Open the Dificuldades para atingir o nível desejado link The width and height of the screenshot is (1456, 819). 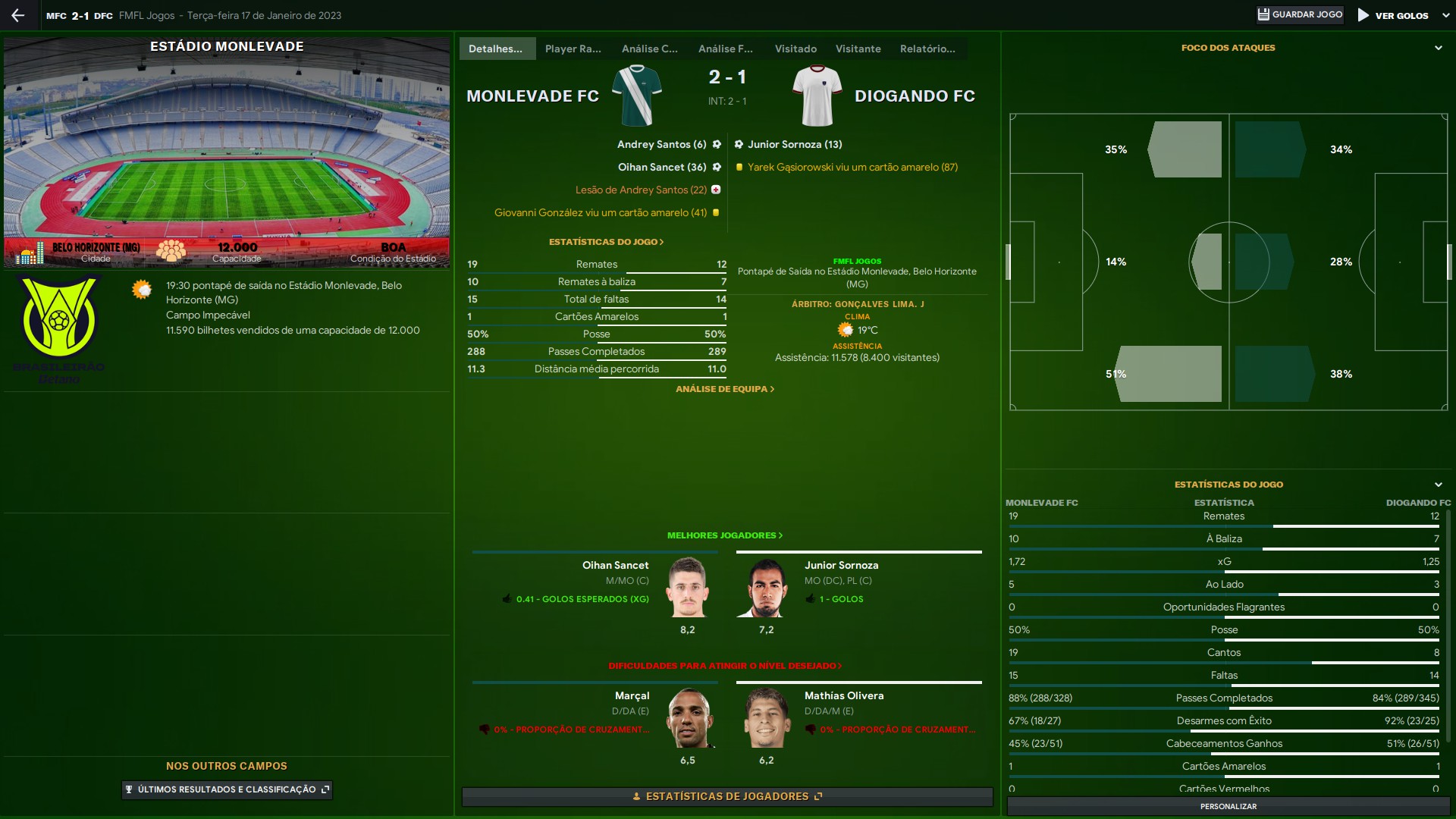click(724, 666)
